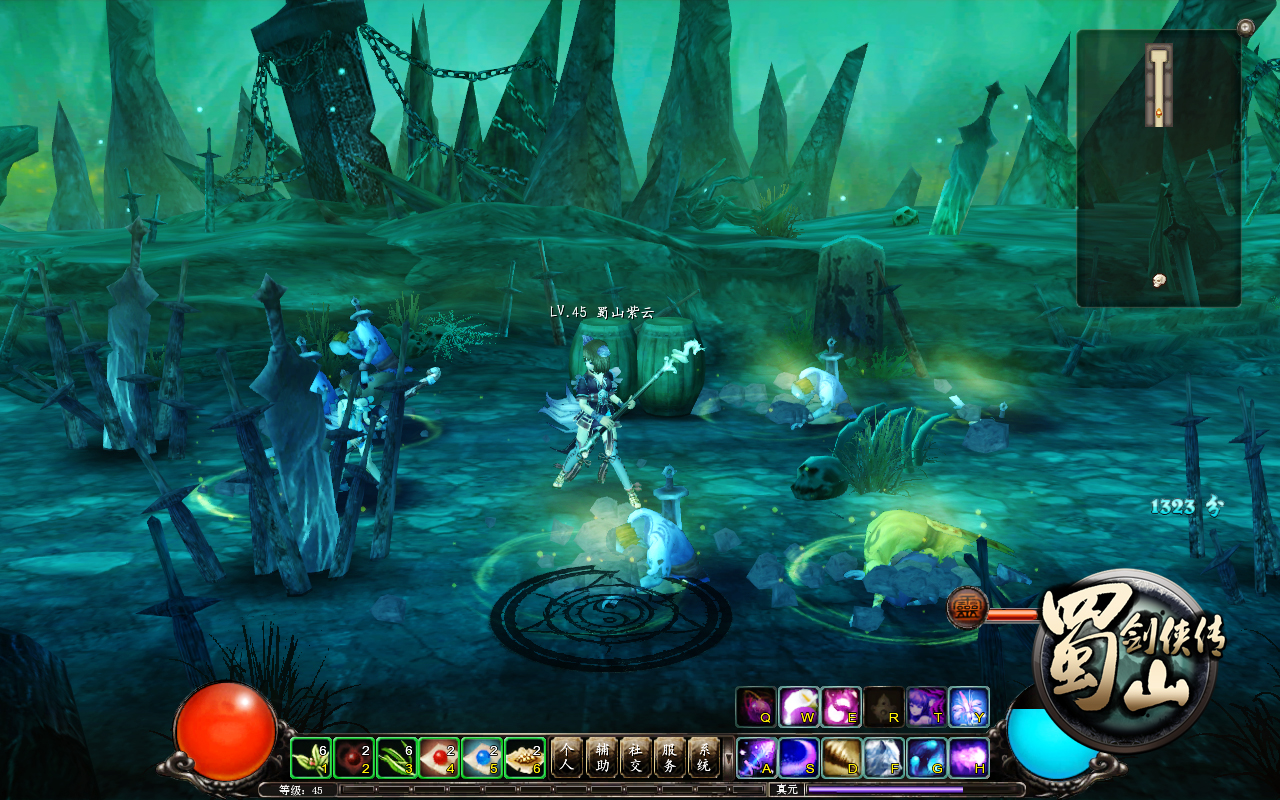Click the round button at the minimap corner

[x=1245, y=27]
